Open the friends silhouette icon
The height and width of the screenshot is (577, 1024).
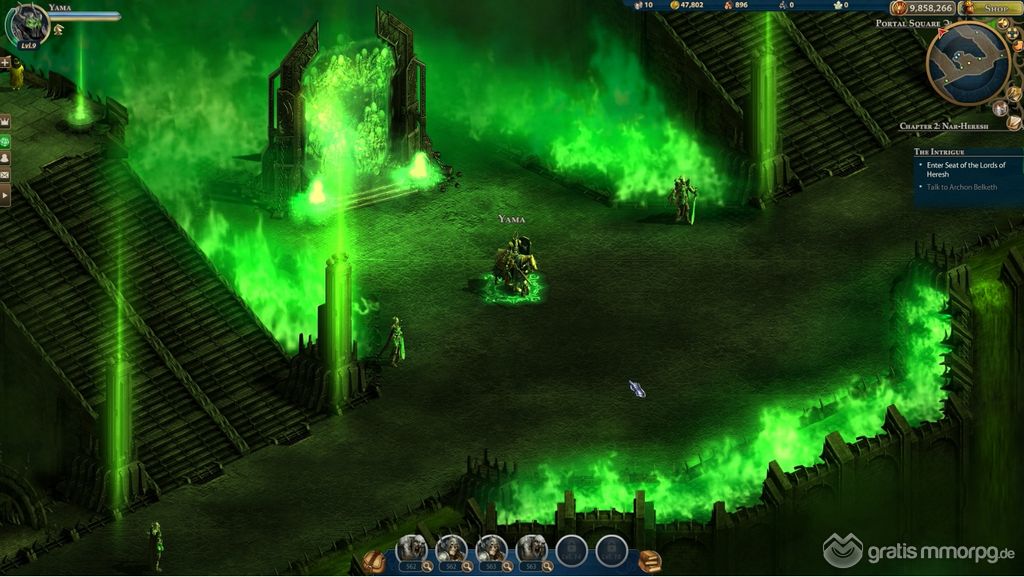[5, 157]
